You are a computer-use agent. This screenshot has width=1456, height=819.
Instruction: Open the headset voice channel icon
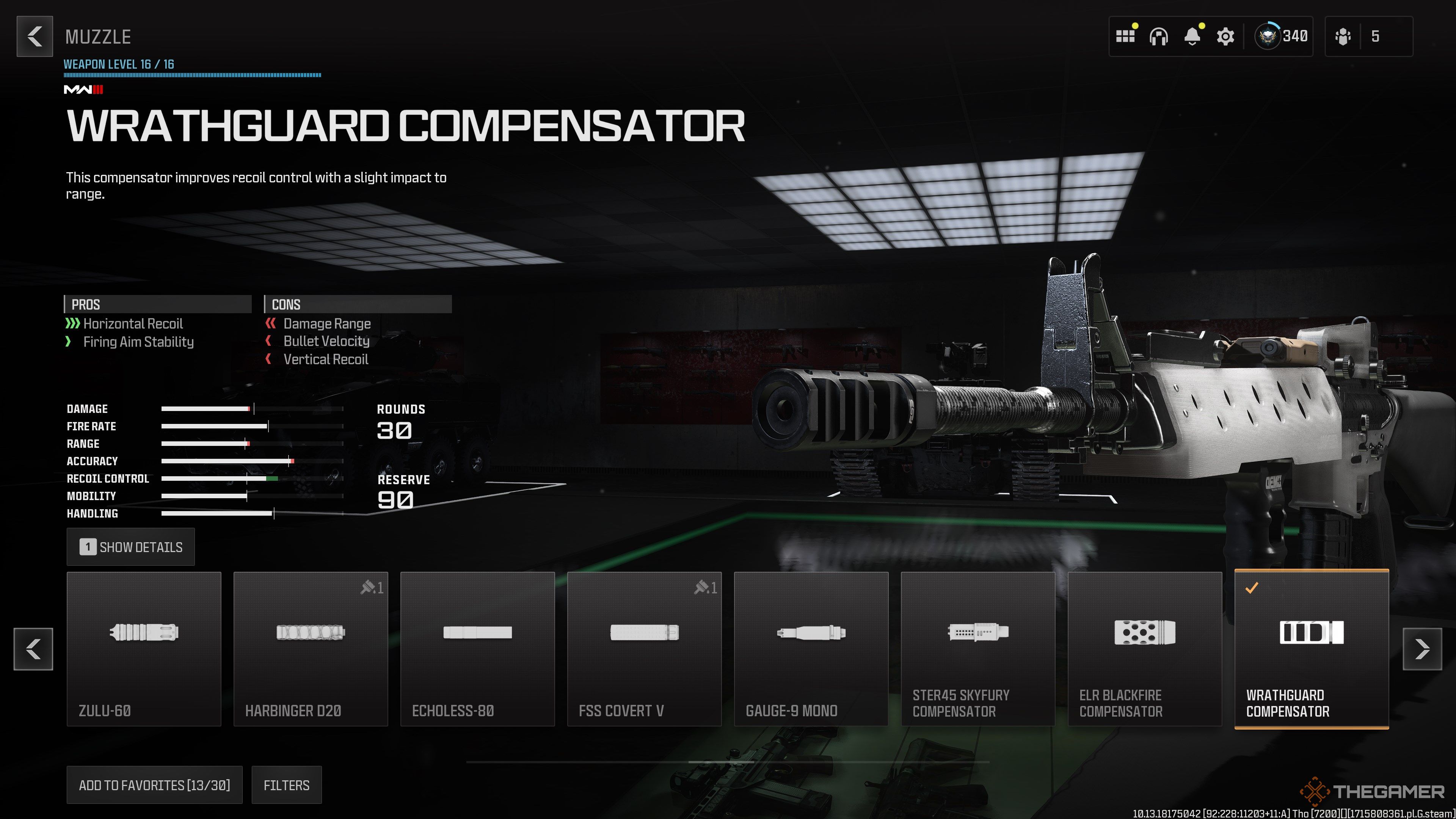[1158, 37]
